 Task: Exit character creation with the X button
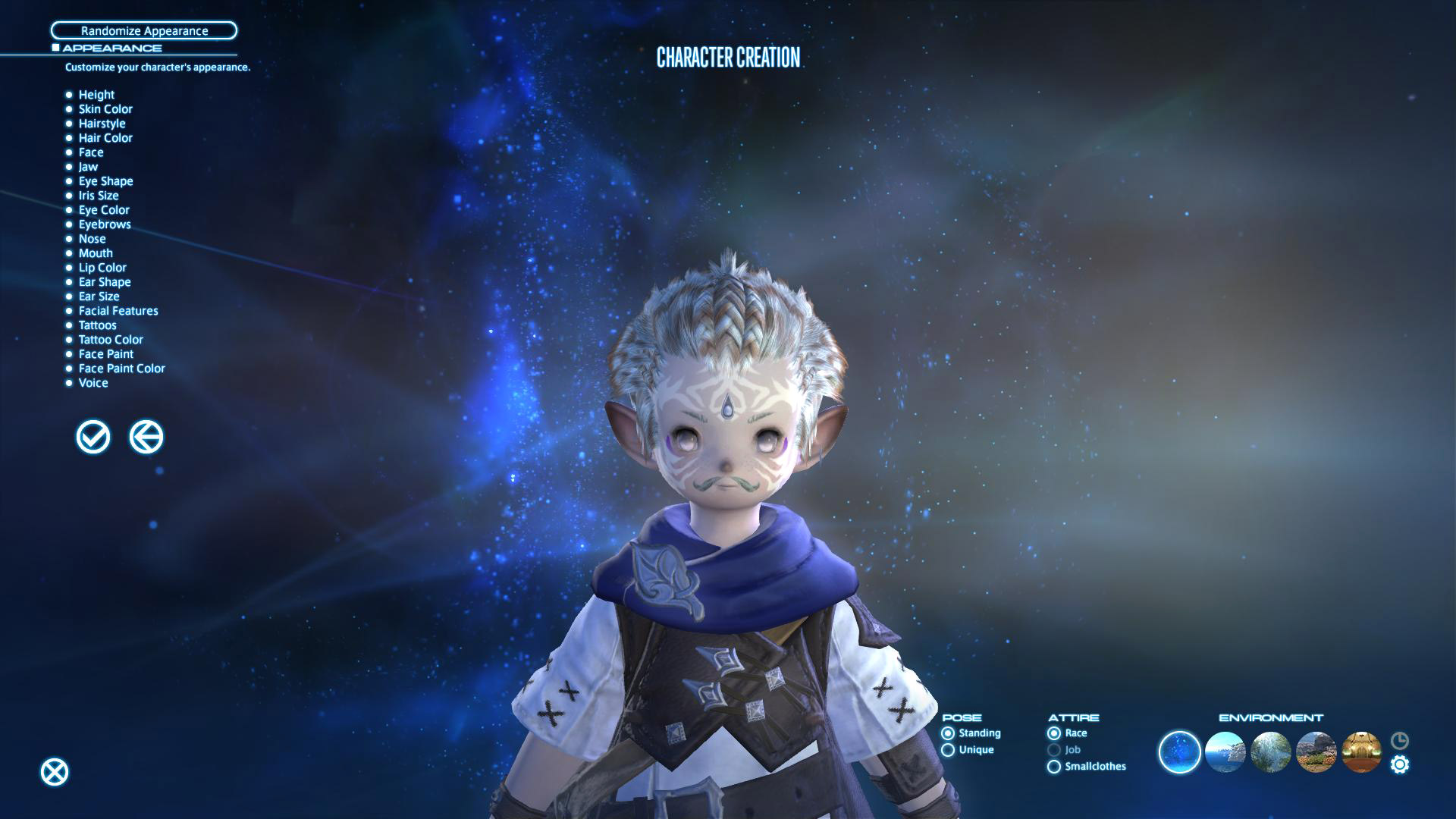click(55, 772)
